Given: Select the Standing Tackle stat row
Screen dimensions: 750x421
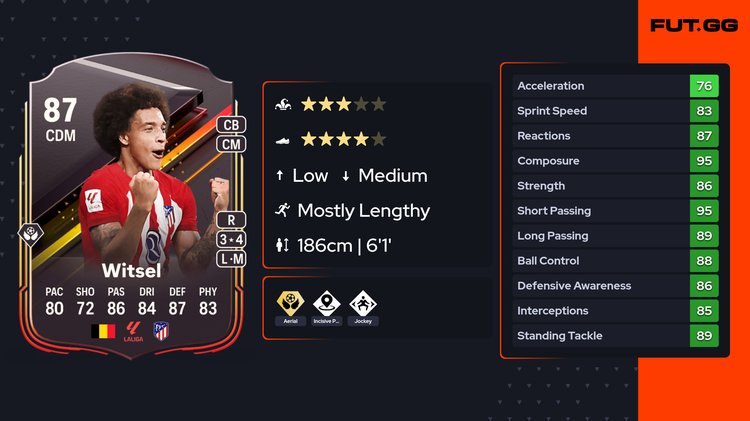Looking at the screenshot, I should point(615,336).
